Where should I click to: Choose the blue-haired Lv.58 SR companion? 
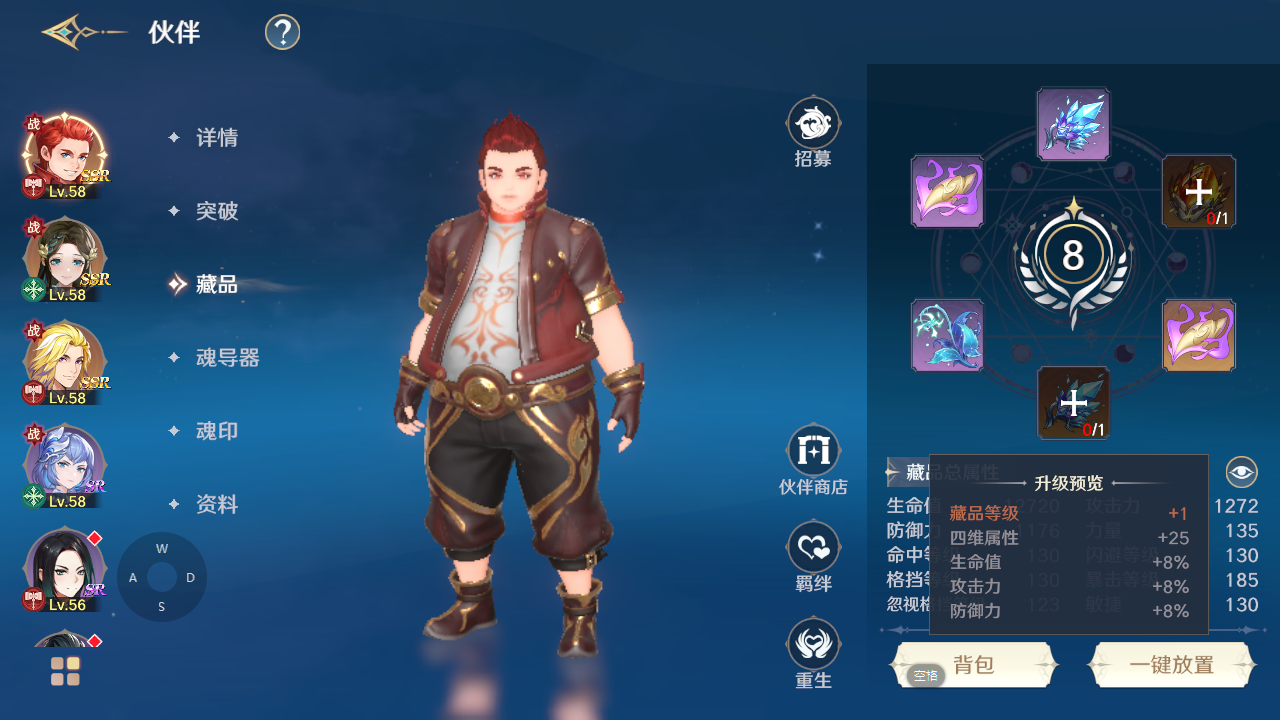tap(64, 466)
